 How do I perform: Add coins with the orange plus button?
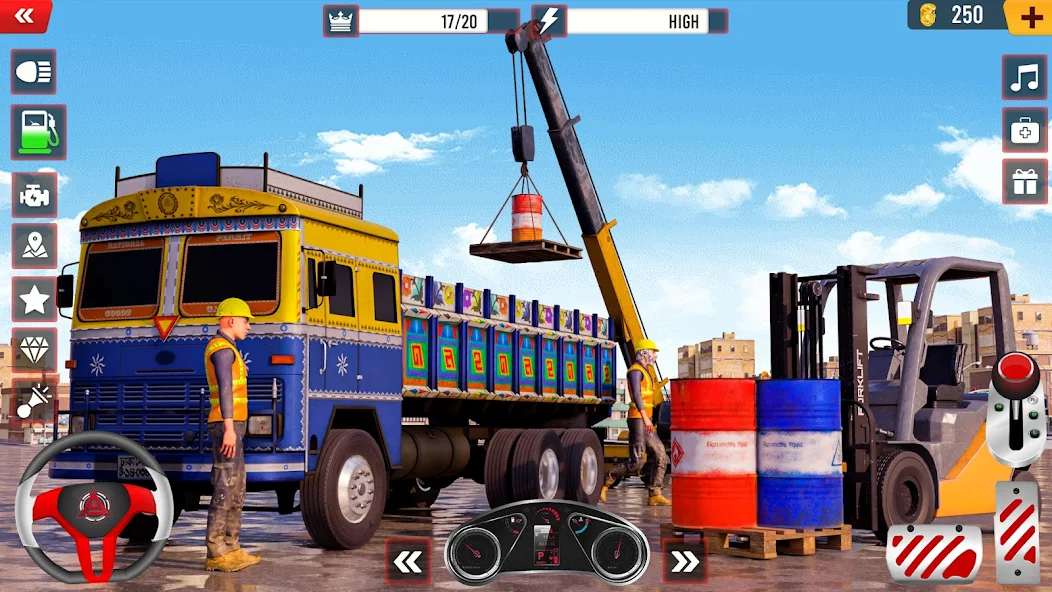(x=1029, y=16)
